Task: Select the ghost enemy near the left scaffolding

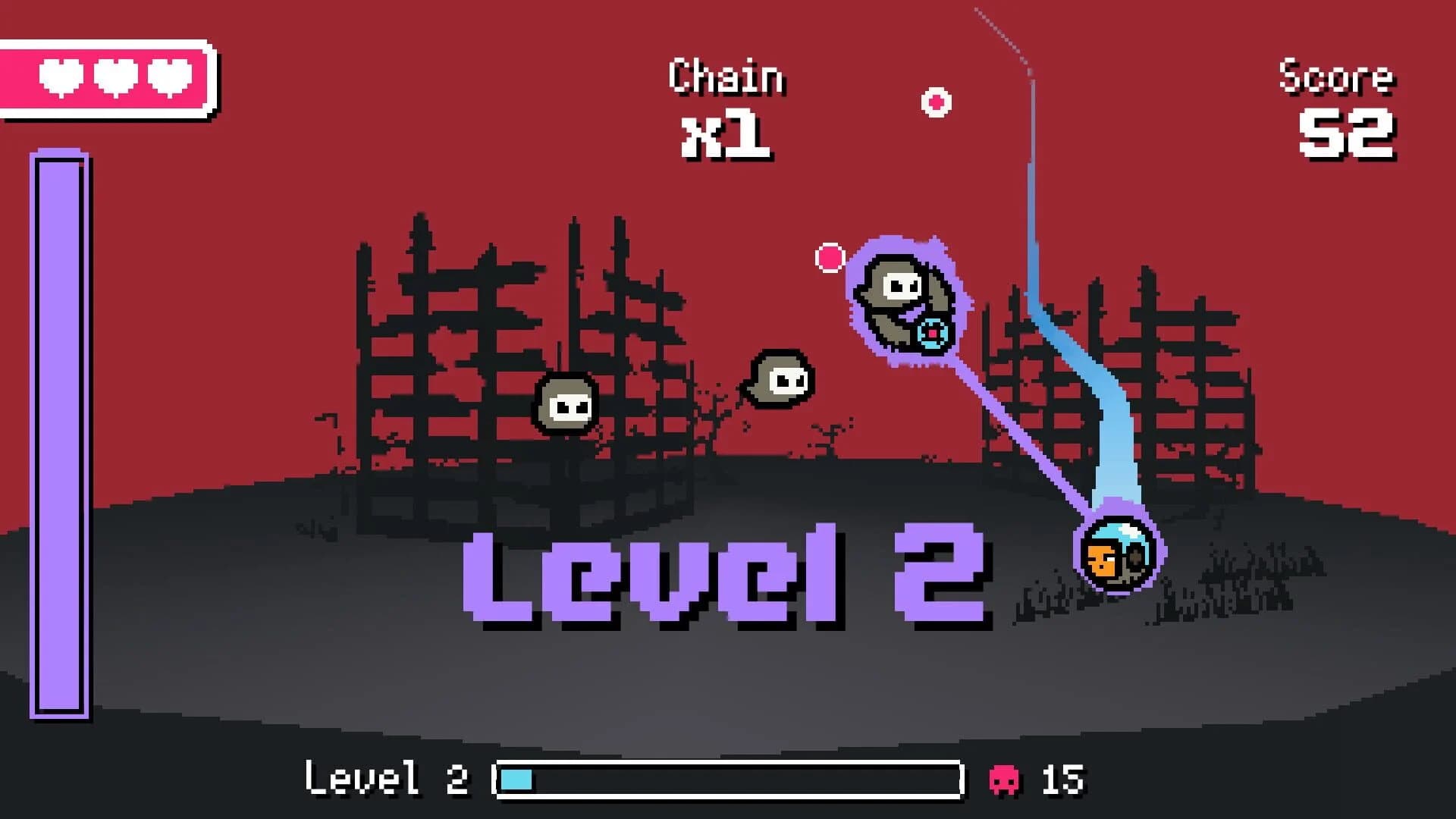Action: 565,402
